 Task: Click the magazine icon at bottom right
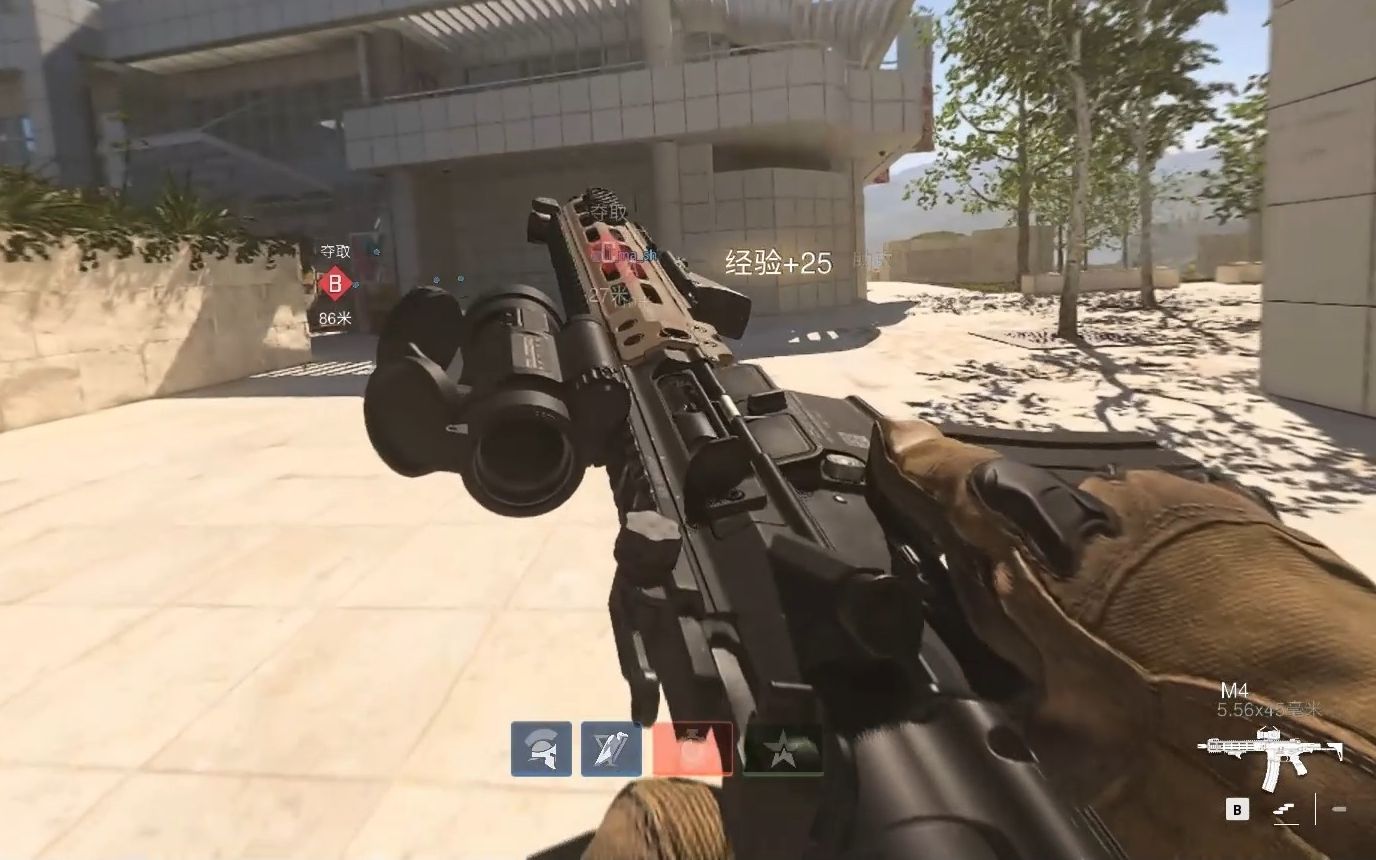tap(1339, 809)
